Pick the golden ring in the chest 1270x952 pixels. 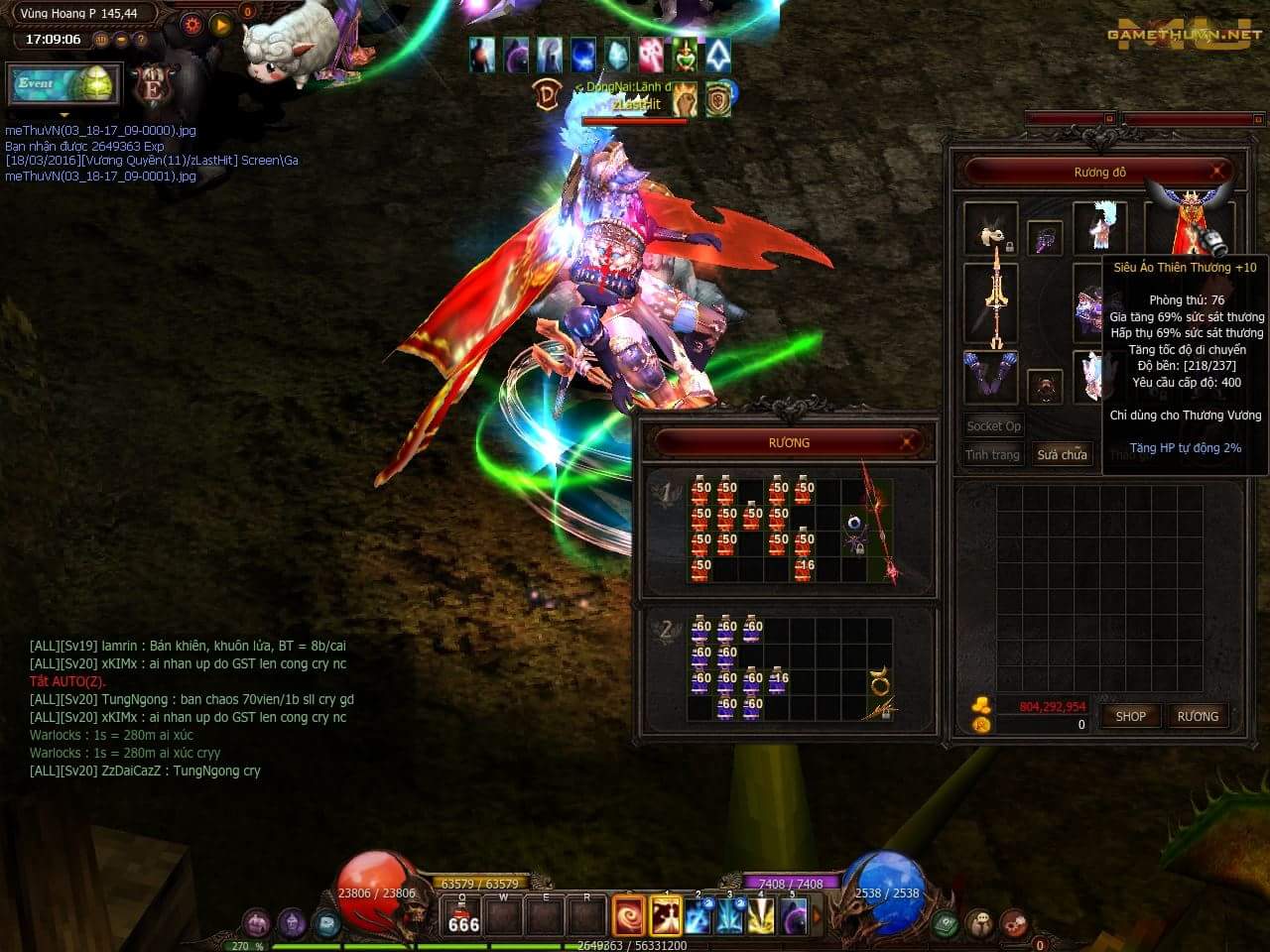point(879,681)
